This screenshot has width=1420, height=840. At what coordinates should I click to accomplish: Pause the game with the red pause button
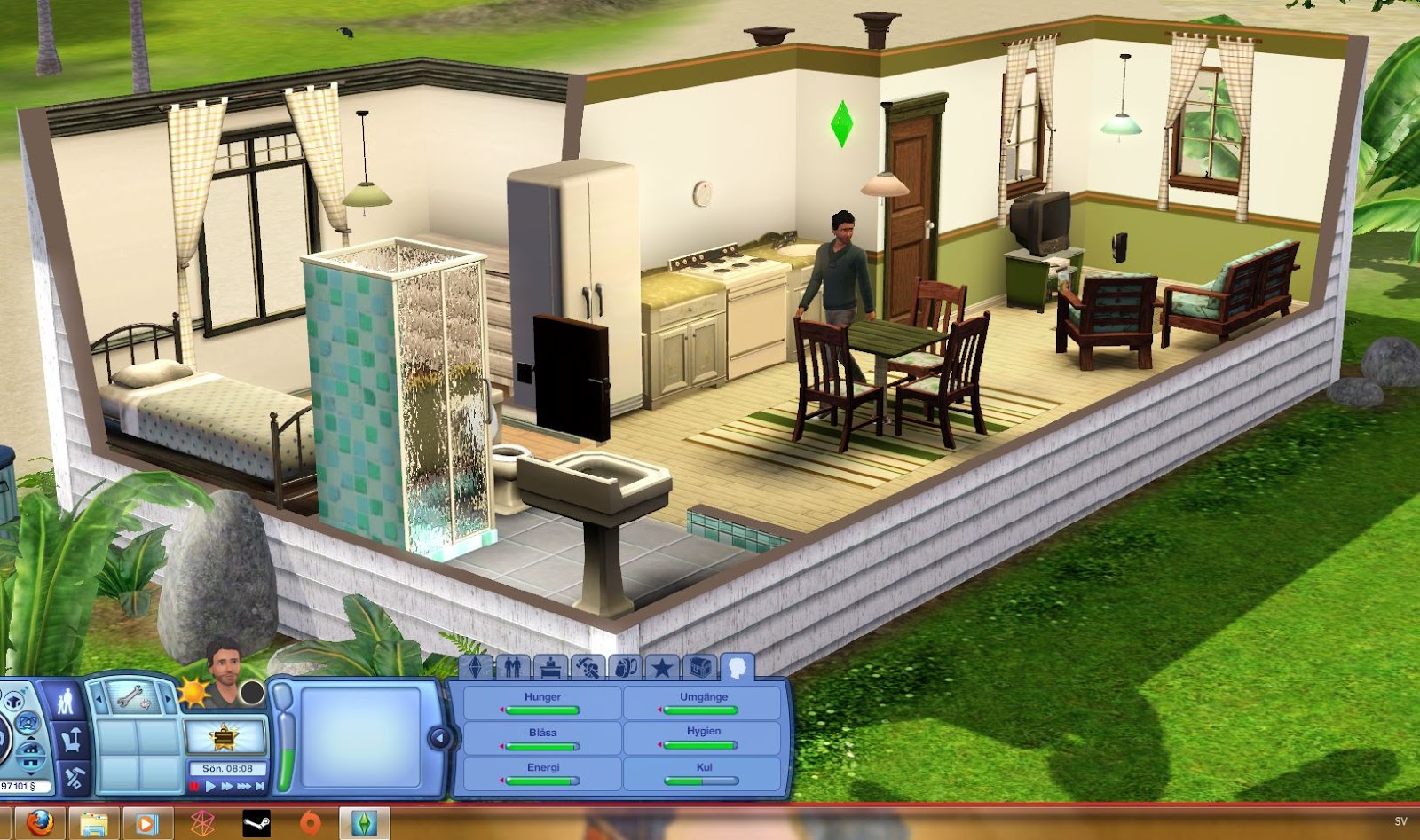click(193, 787)
